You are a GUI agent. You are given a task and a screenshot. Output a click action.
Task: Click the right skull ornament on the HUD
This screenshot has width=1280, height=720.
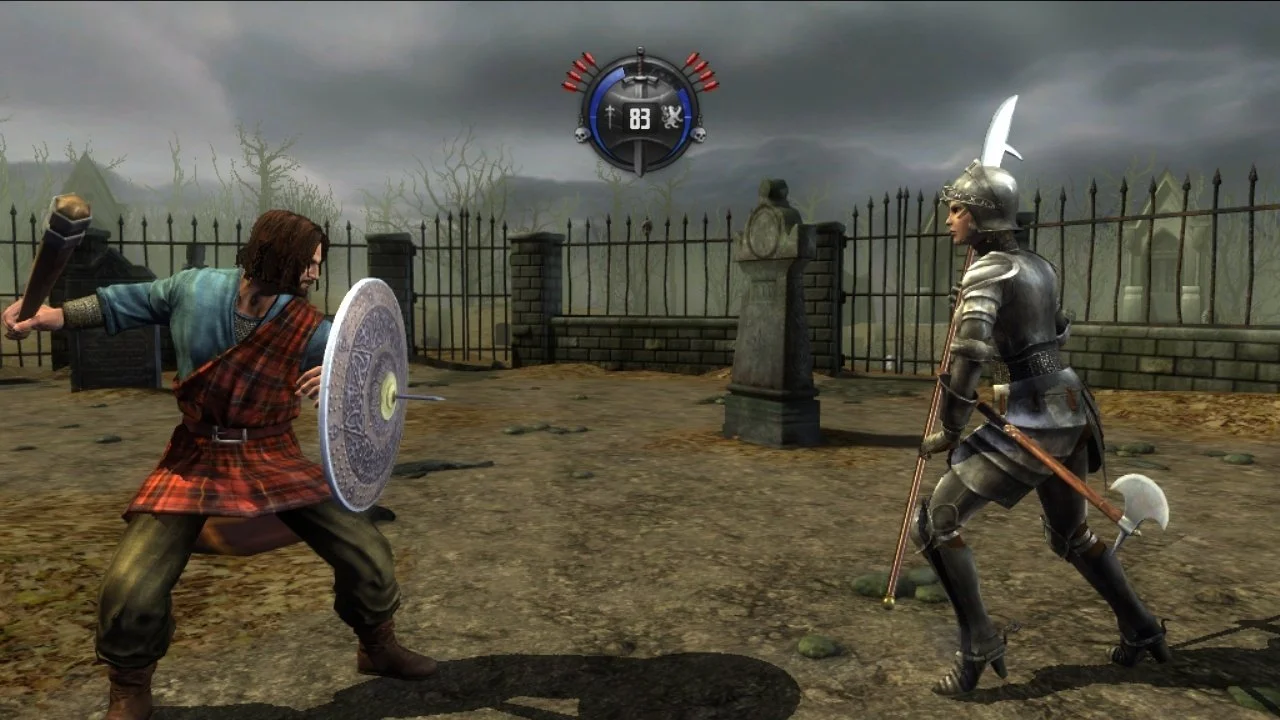click(x=699, y=136)
